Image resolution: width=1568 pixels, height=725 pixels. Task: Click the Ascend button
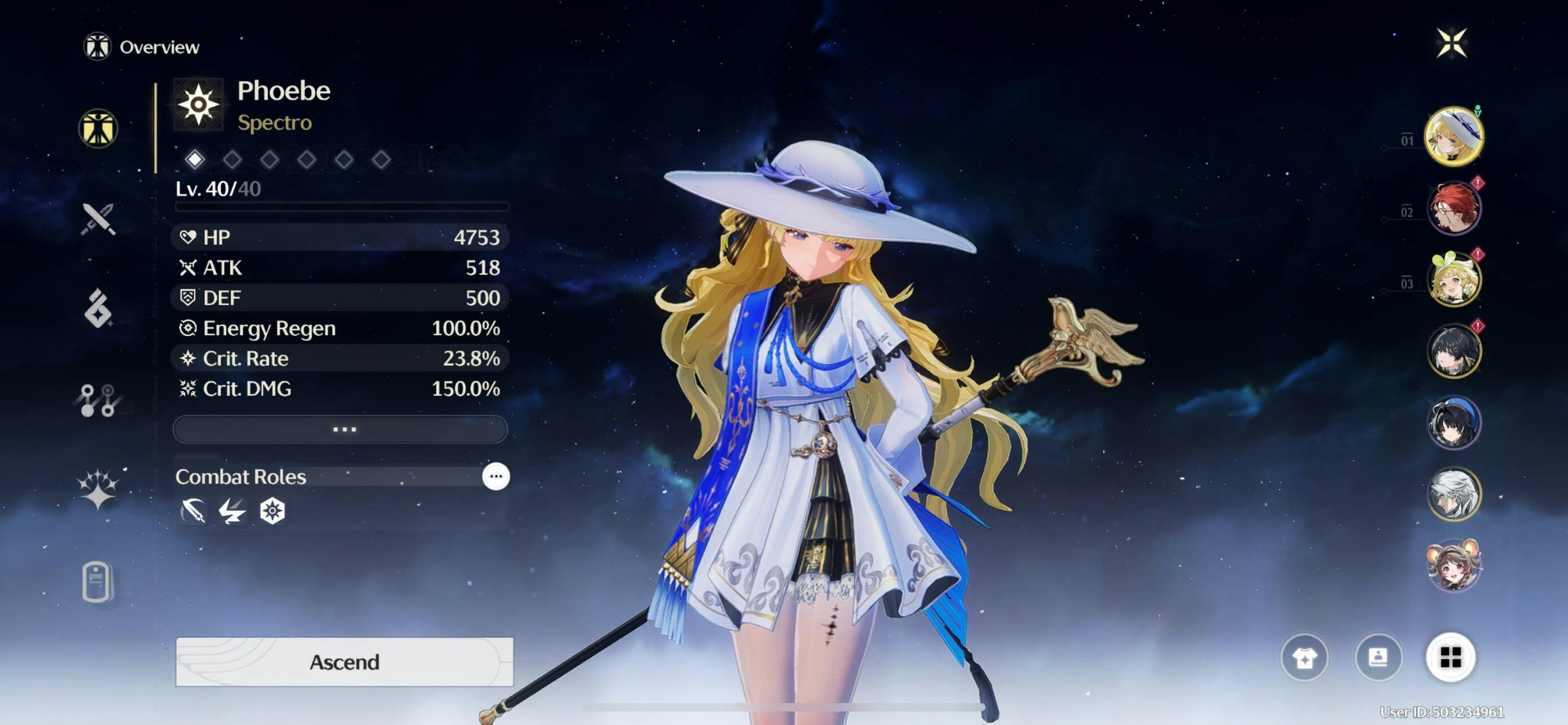(344, 661)
